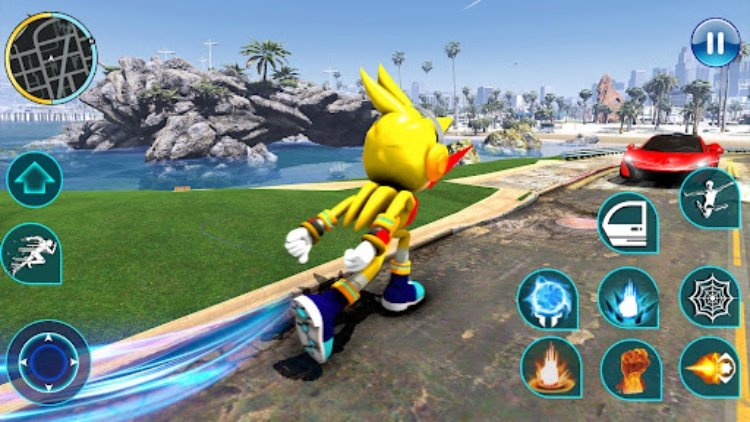Open the circular minimap
Viewport: 750px width, 422px height.
50,58
